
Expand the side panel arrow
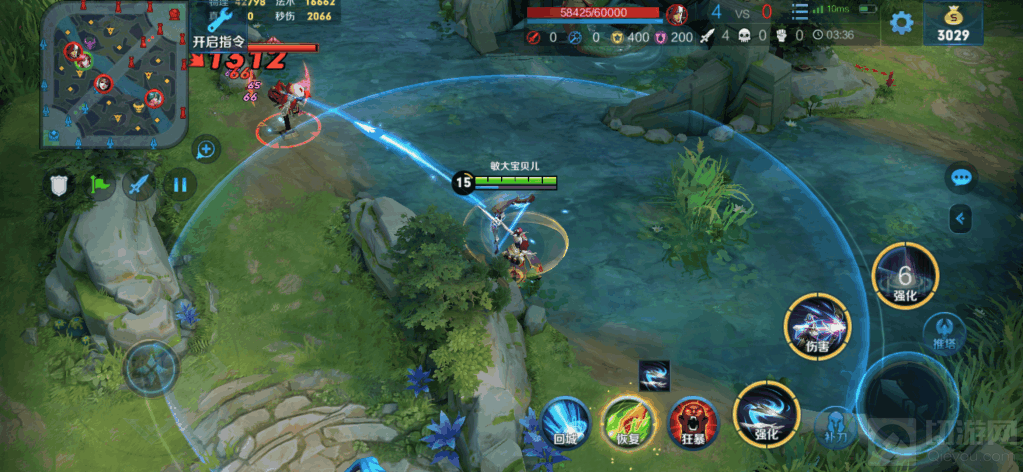pos(962,217)
